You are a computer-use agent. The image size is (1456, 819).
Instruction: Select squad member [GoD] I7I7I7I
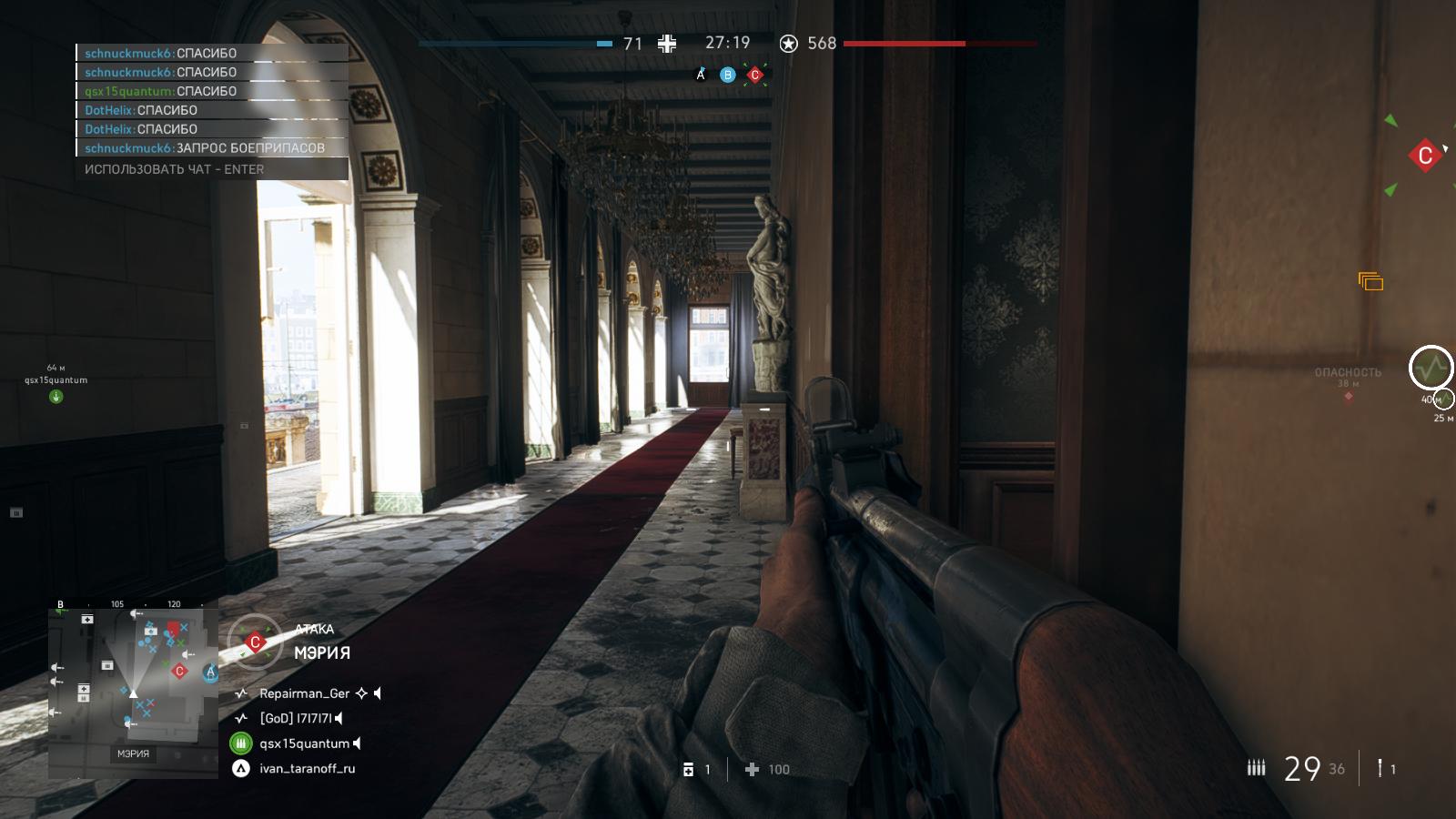(x=297, y=718)
